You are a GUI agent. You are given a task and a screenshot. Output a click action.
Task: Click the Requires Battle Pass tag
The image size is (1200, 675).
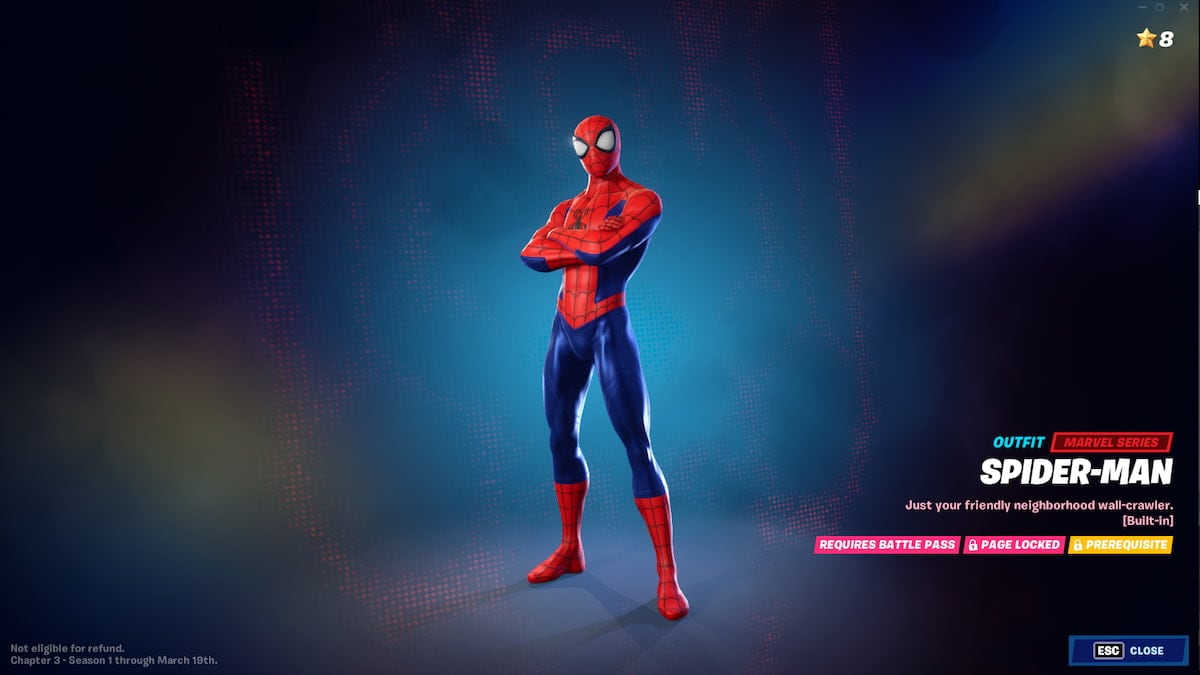click(886, 545)
